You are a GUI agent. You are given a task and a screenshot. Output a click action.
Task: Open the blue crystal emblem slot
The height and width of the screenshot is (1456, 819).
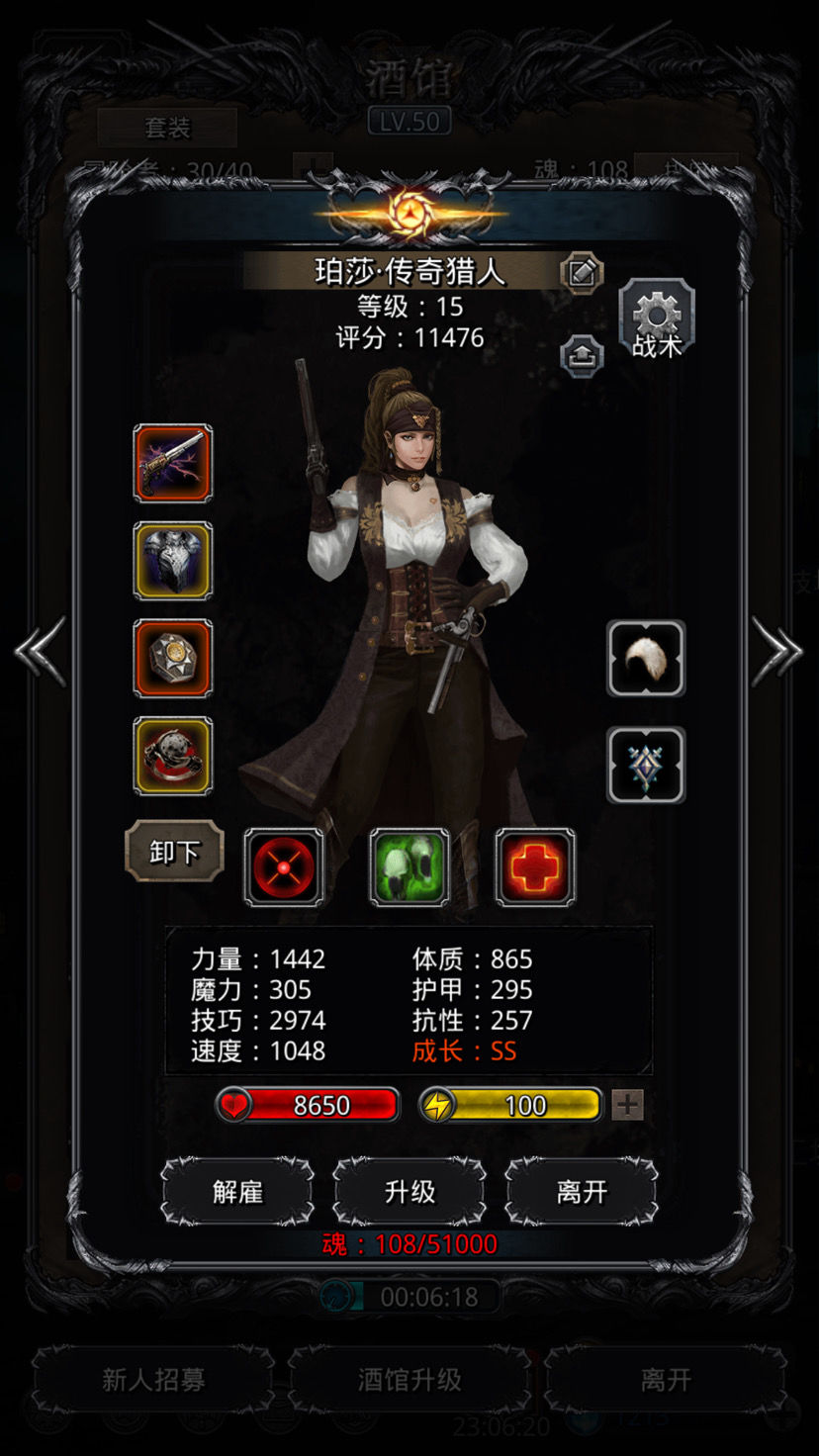(x=646, y=765)
